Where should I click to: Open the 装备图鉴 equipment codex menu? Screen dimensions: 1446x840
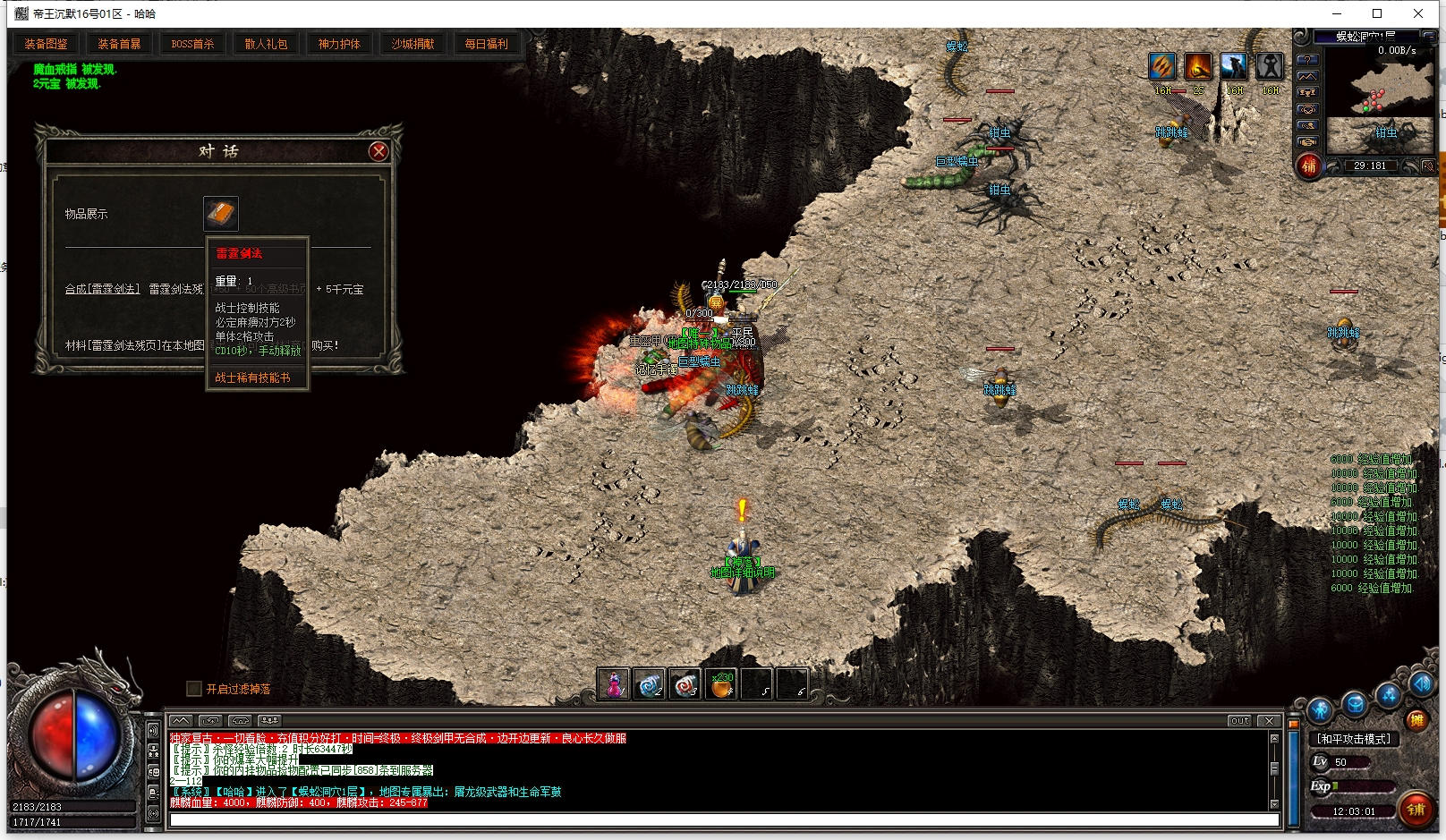(x=46, y=44)
